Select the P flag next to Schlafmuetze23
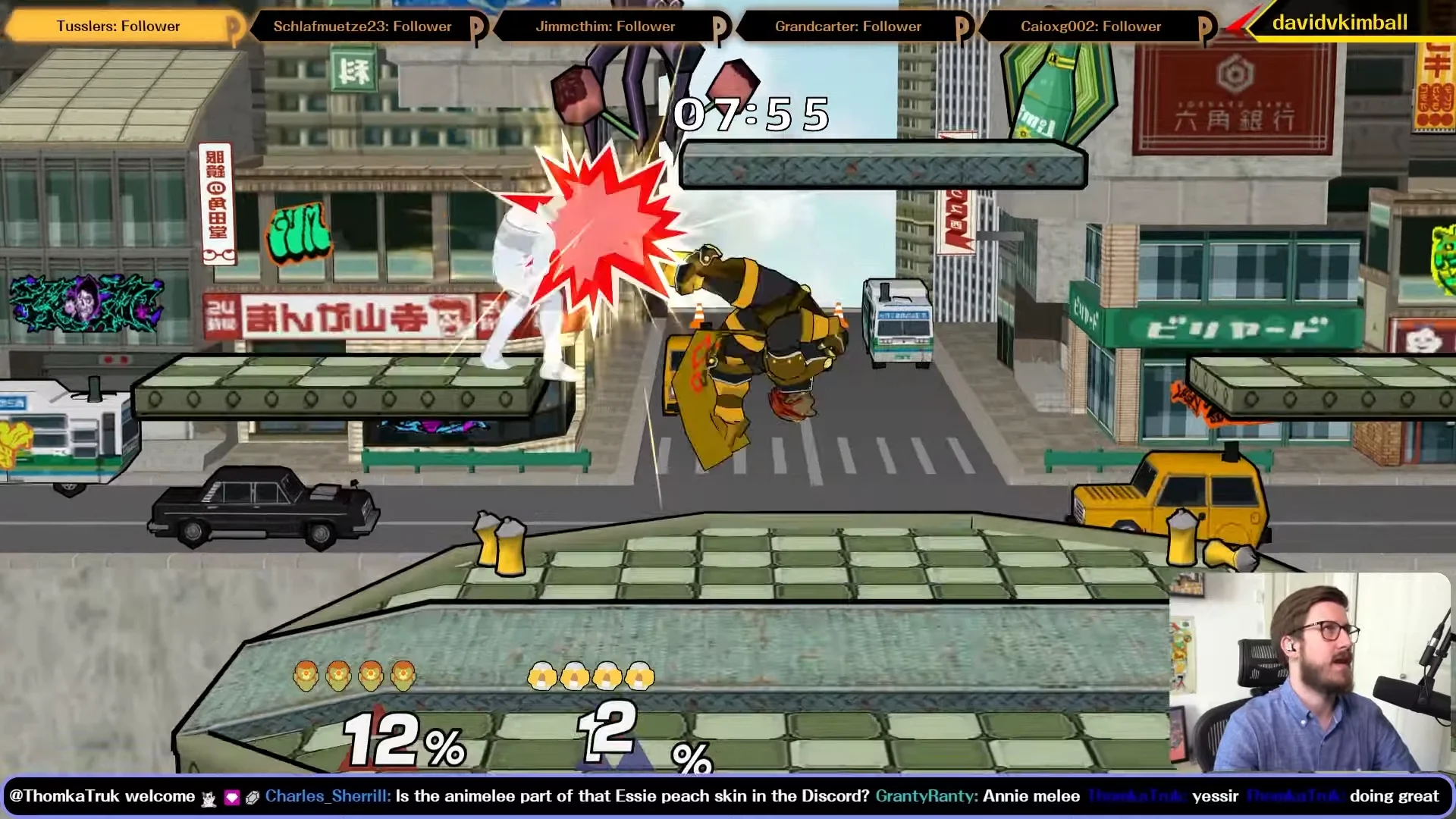Image resolution: width=1456 pixels, height=819 pixels. tap(477, 27)
